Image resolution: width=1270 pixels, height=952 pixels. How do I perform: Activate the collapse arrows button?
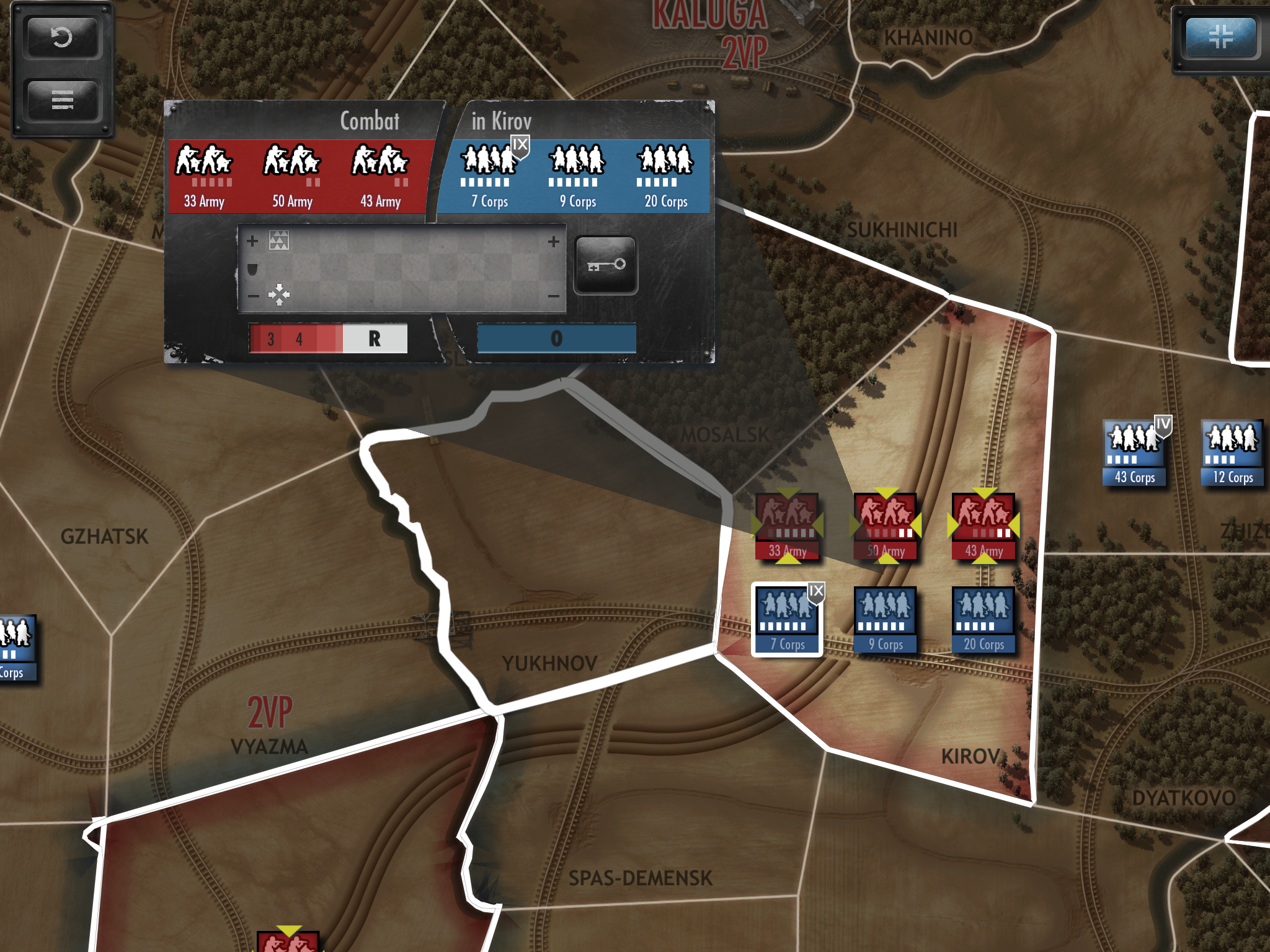1220,36
